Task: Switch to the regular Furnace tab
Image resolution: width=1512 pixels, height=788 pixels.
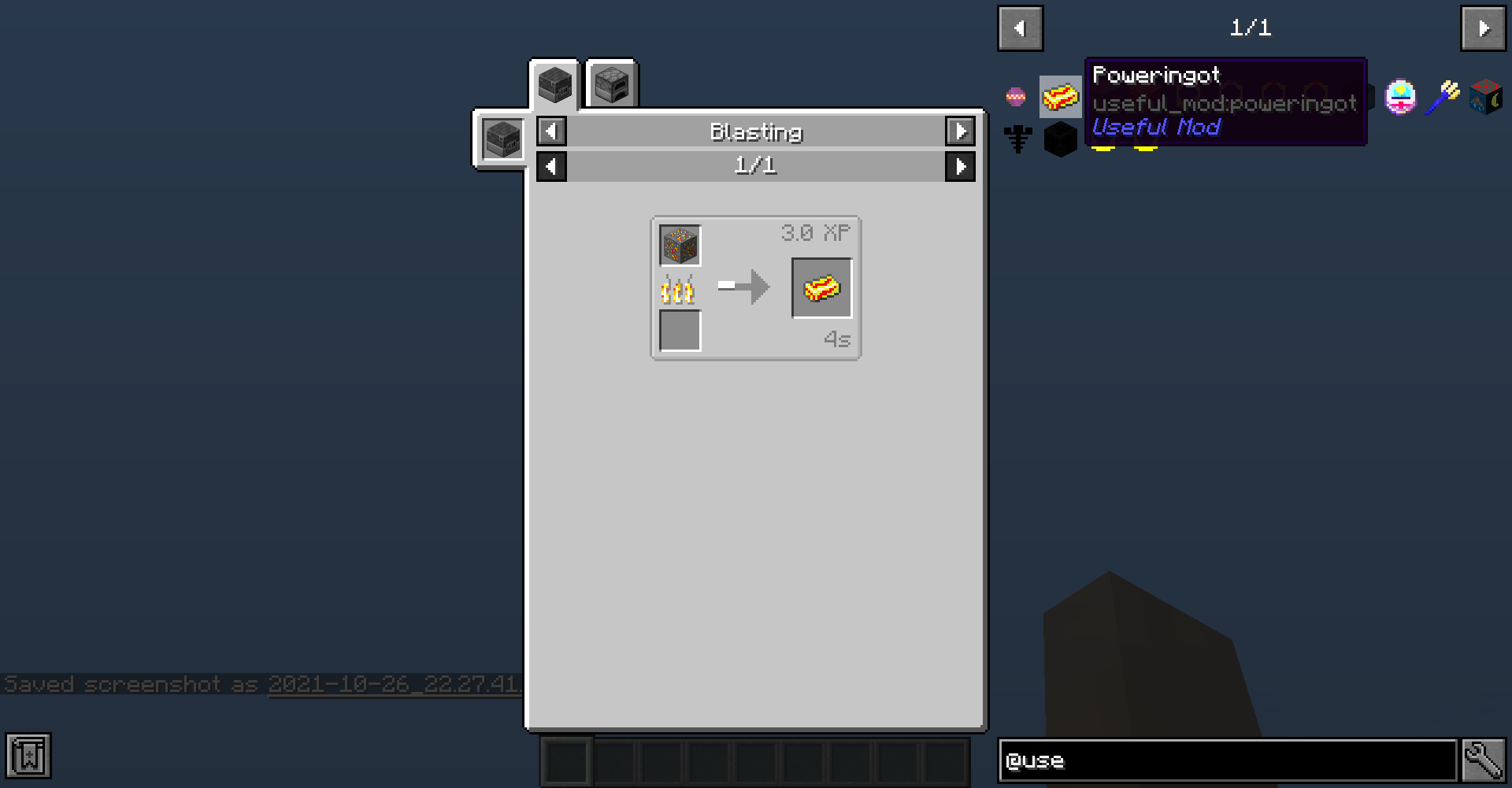Action: (x=610, y=84)
